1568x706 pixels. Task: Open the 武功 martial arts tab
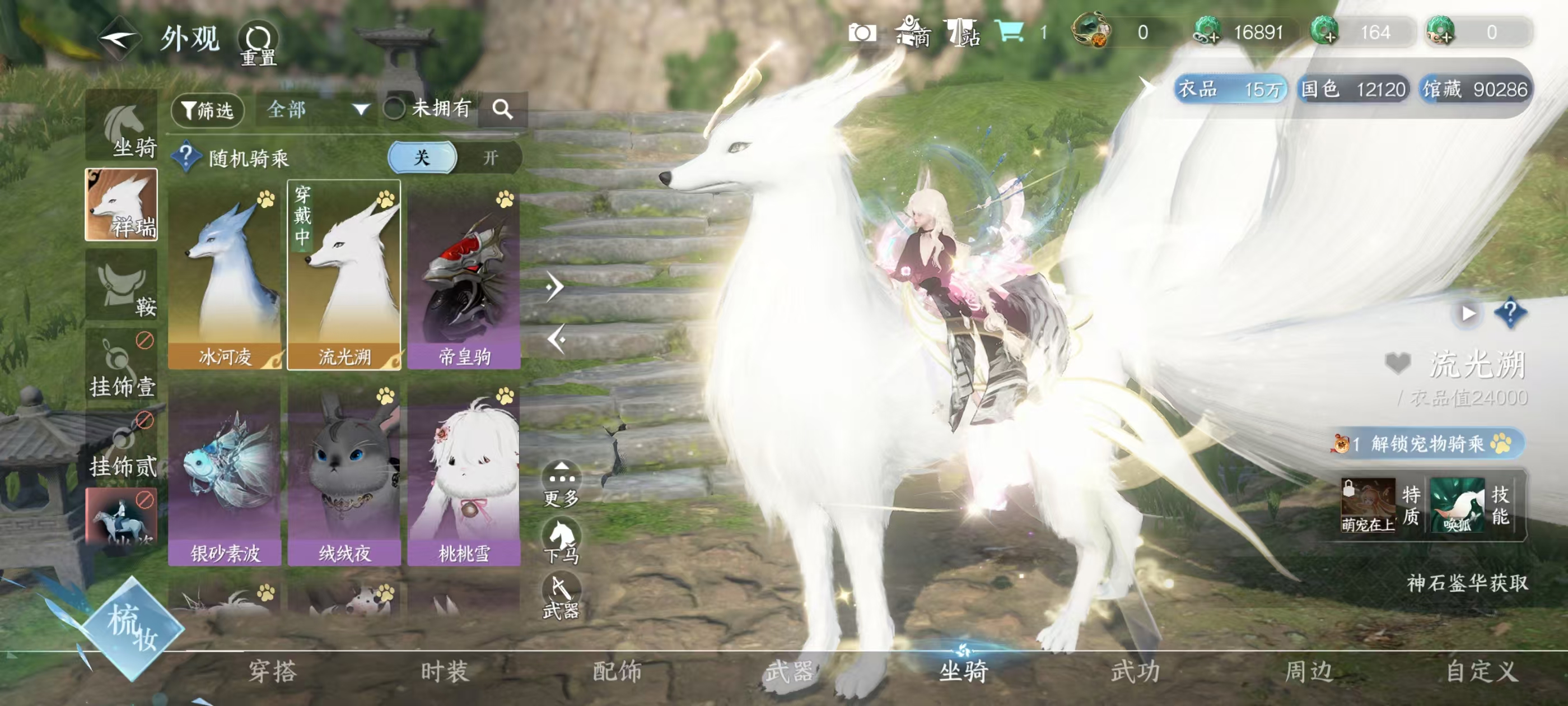click(1135, 672)
